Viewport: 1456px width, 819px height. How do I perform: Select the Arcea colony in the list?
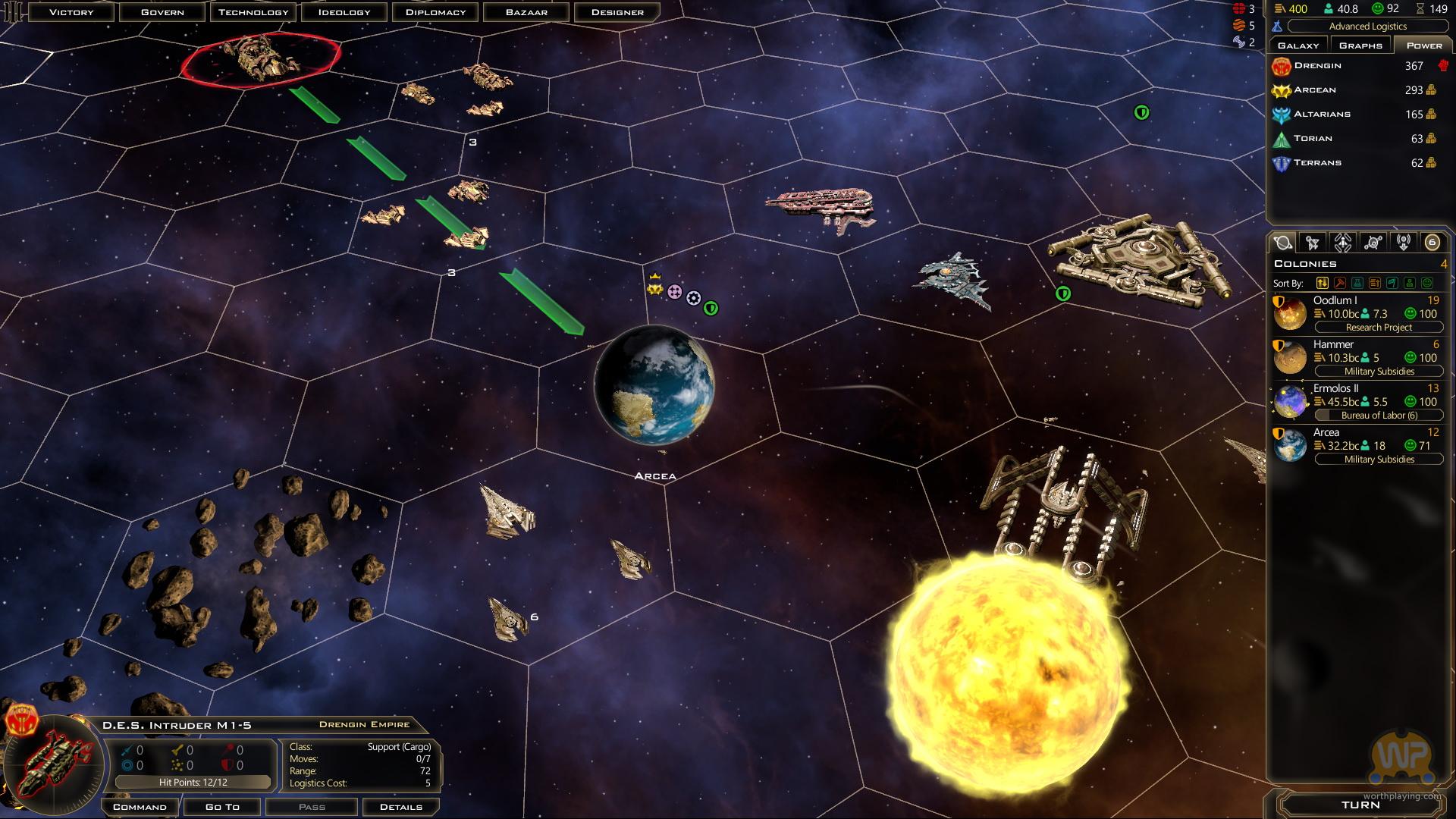(x=1357, y=446)
